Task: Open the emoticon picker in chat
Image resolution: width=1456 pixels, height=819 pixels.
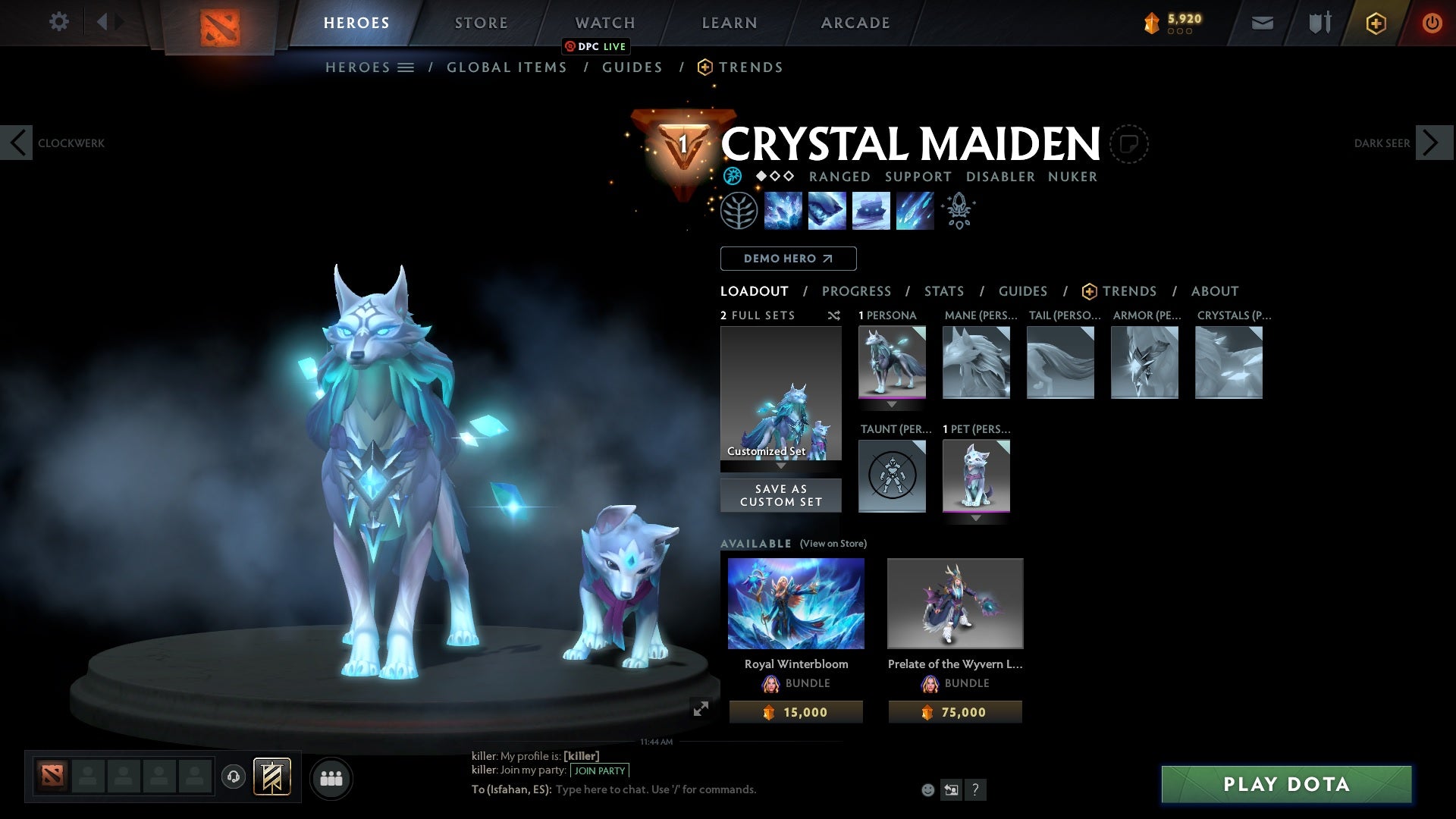Action: [927, 789]
